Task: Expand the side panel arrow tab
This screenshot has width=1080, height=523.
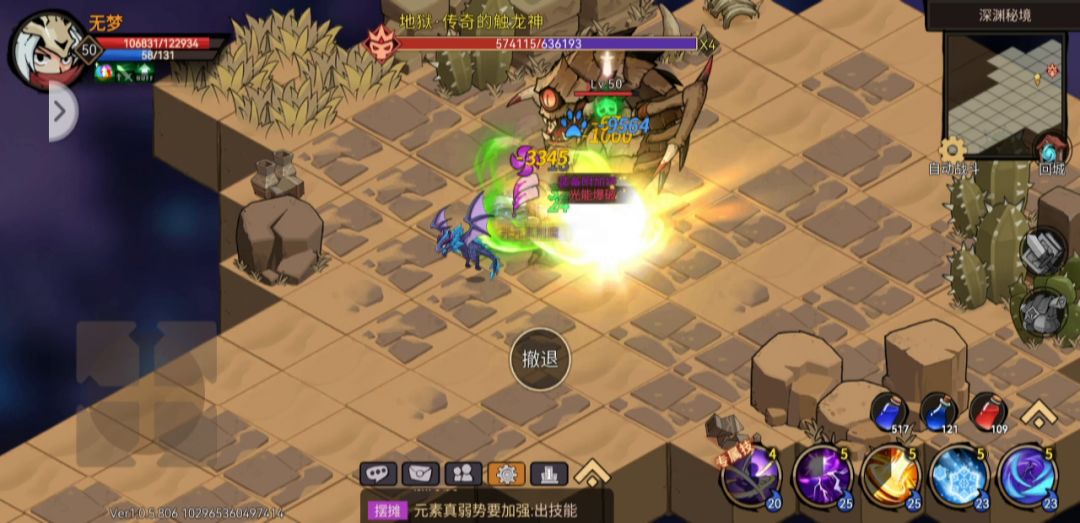Action: click(x=61, y=111)
